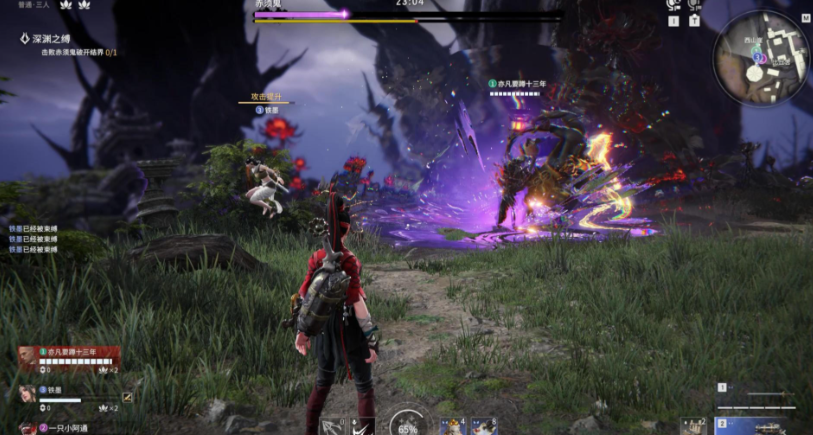Activate the ability icon beside the grappling hook
The width and height of the screenshot is (813, 435).
364,427
